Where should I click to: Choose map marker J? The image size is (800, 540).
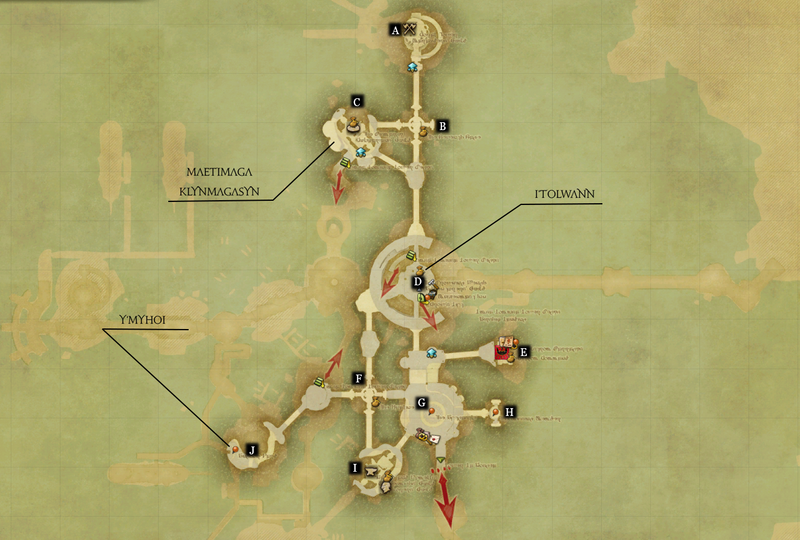(x=252, y=450)
